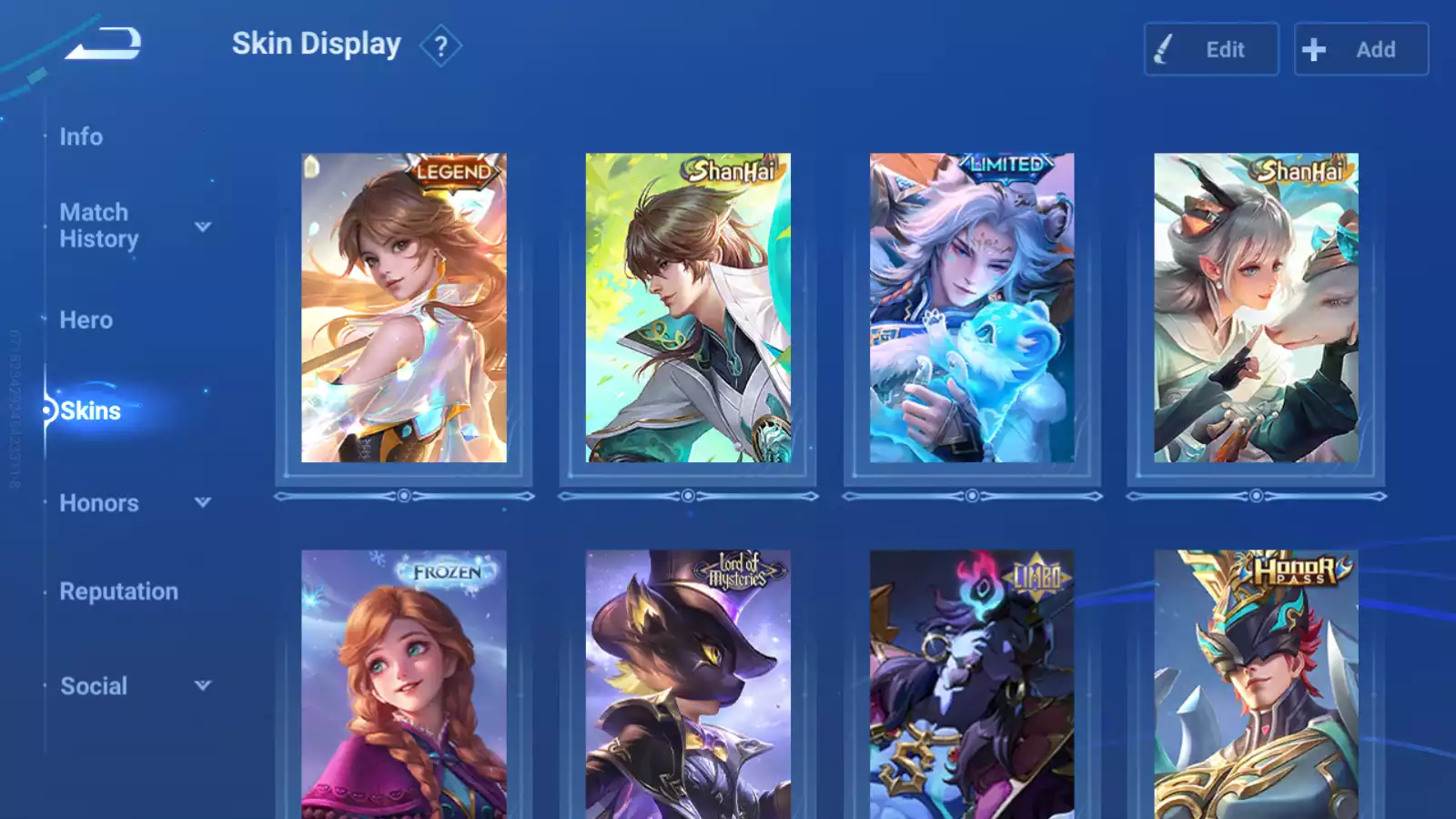
Task: Switch to the Hero tab
Action: click(x=86, y=320)
